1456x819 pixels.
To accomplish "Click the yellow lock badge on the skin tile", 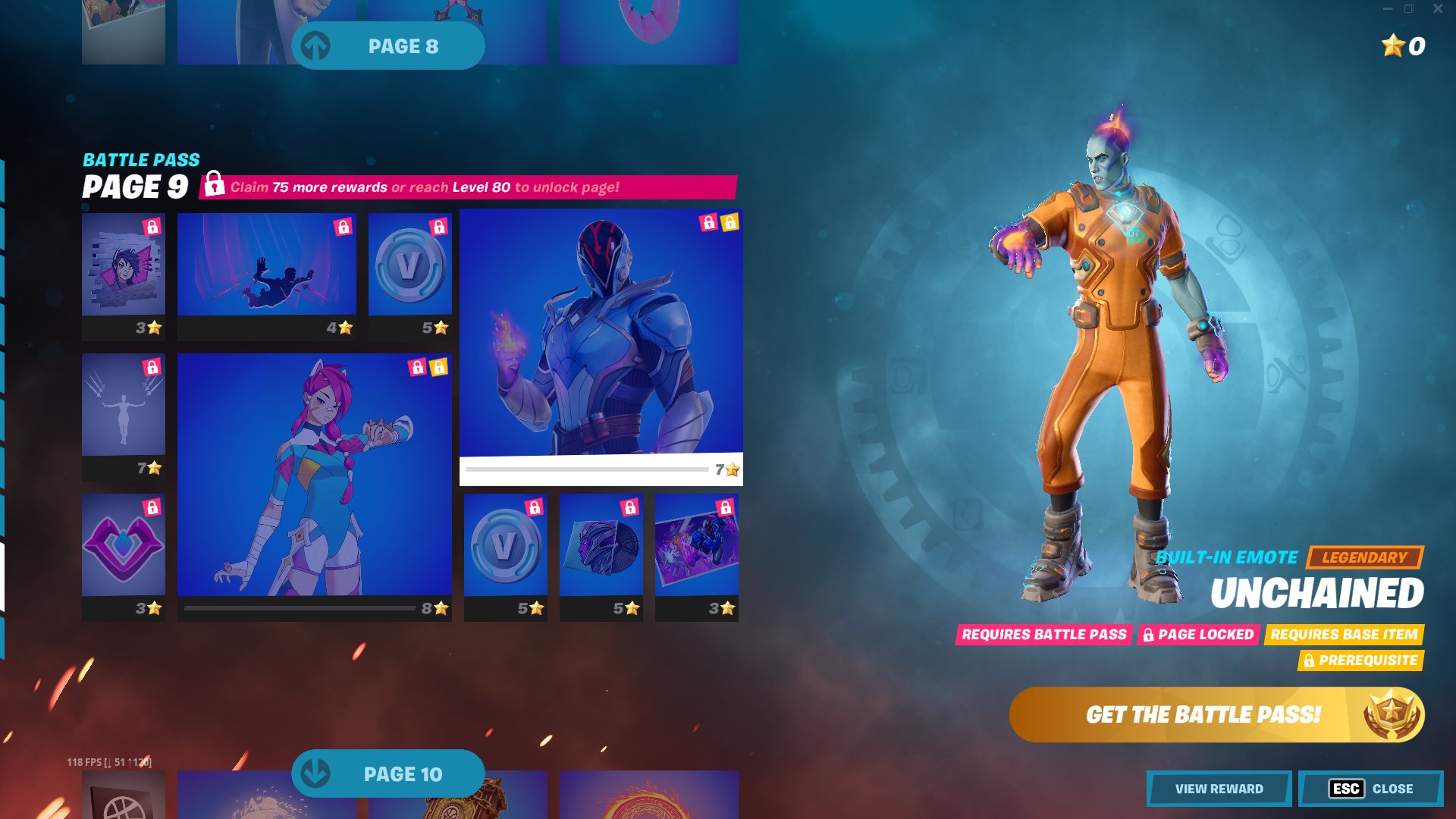I will [x=730, y=223].
